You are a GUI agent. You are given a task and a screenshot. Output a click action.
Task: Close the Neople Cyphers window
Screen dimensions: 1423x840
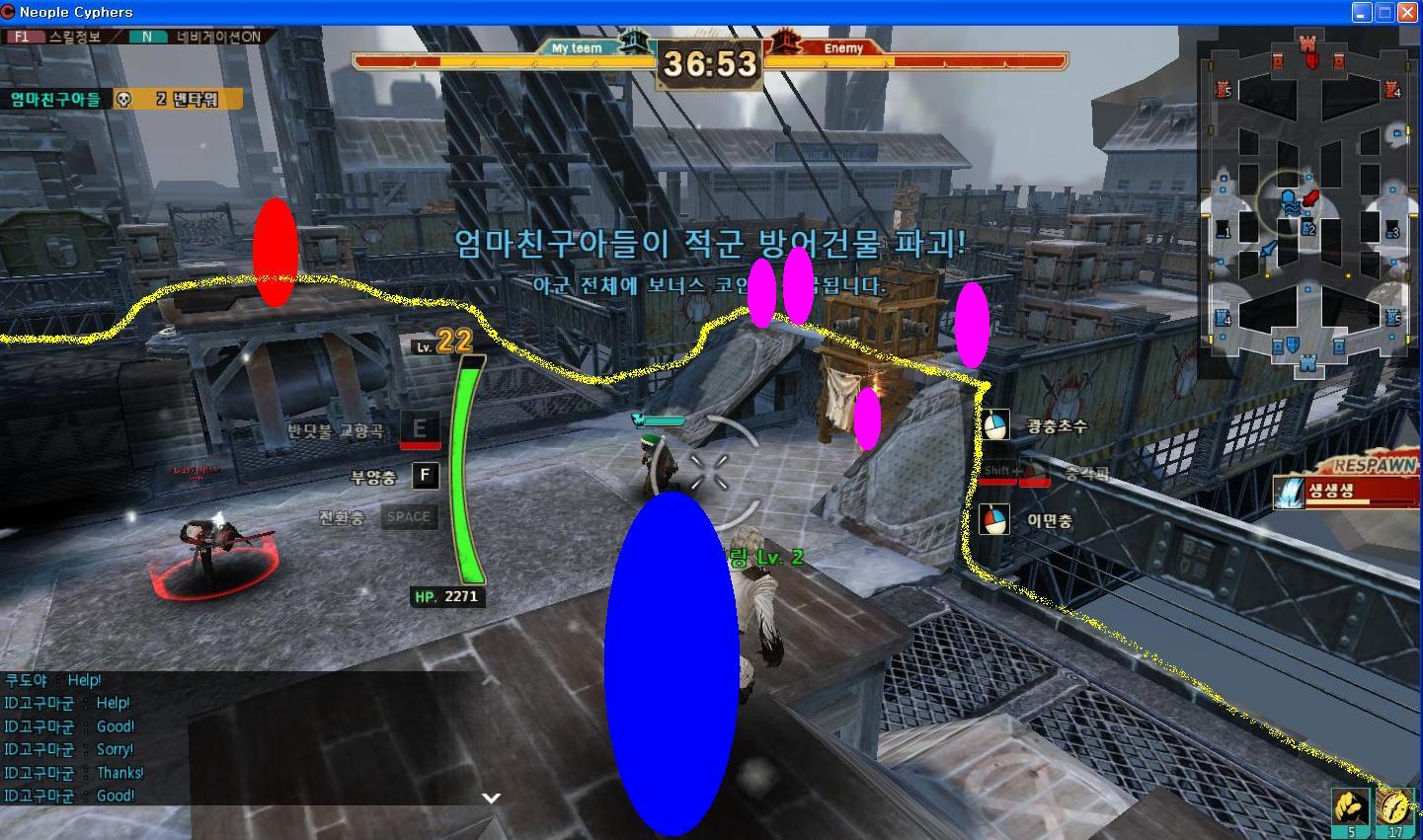pyautogui.click(x=1407, y=12)
